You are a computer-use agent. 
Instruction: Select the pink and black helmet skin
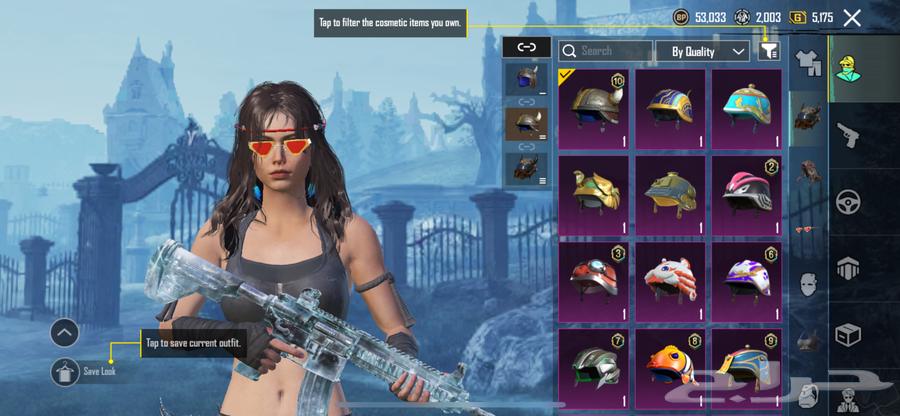tap(747, 193)
